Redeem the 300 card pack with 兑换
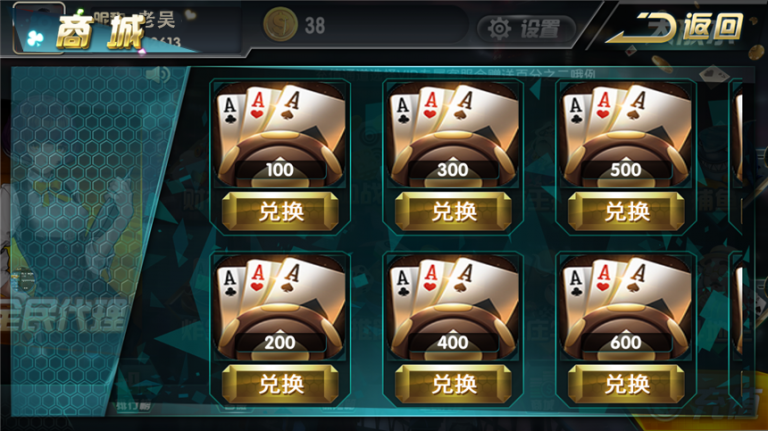768x431 pixels. click(x=453, y=211)
